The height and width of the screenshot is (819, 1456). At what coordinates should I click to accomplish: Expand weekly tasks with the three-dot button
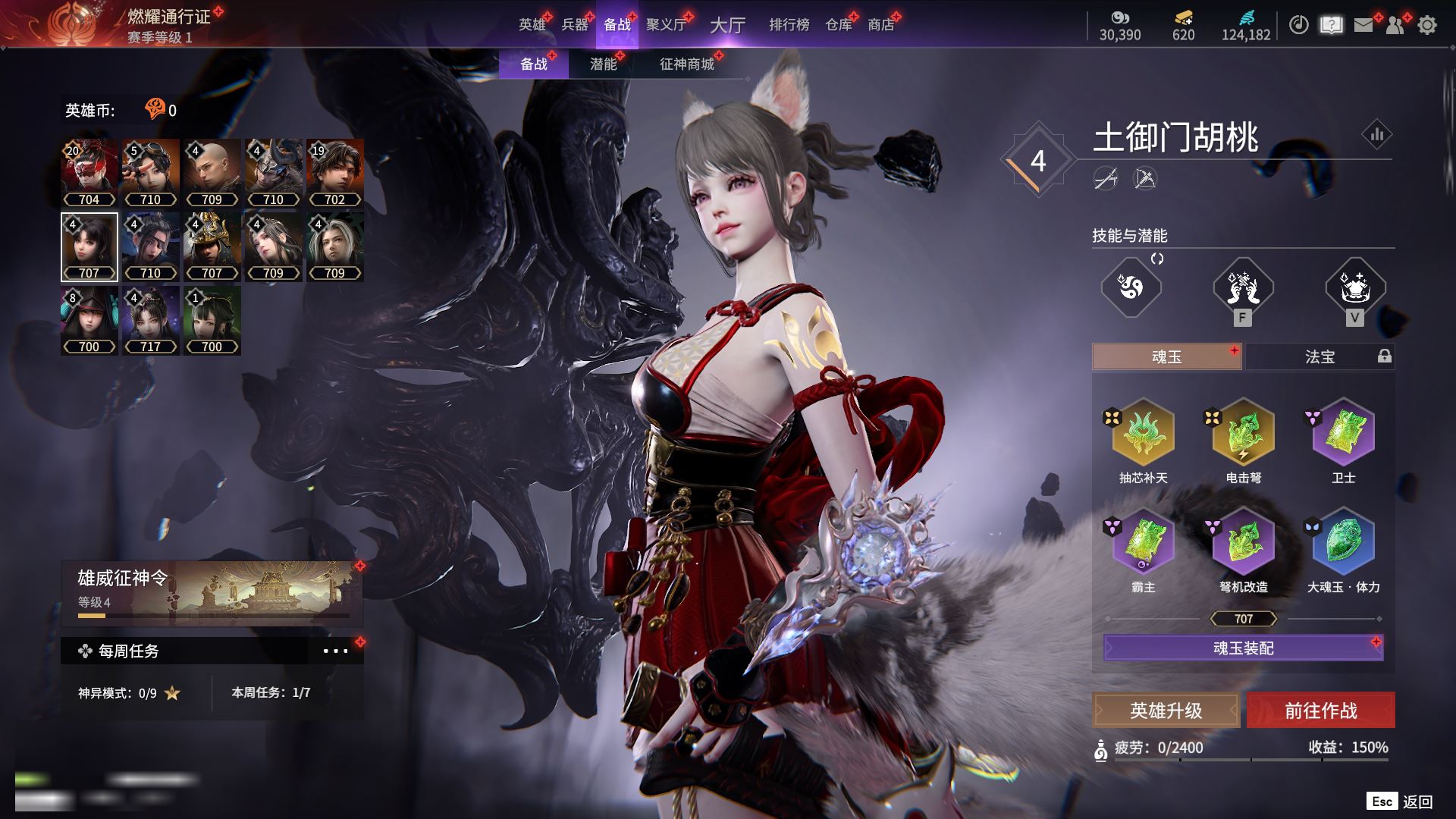click(x=335, y=651)
